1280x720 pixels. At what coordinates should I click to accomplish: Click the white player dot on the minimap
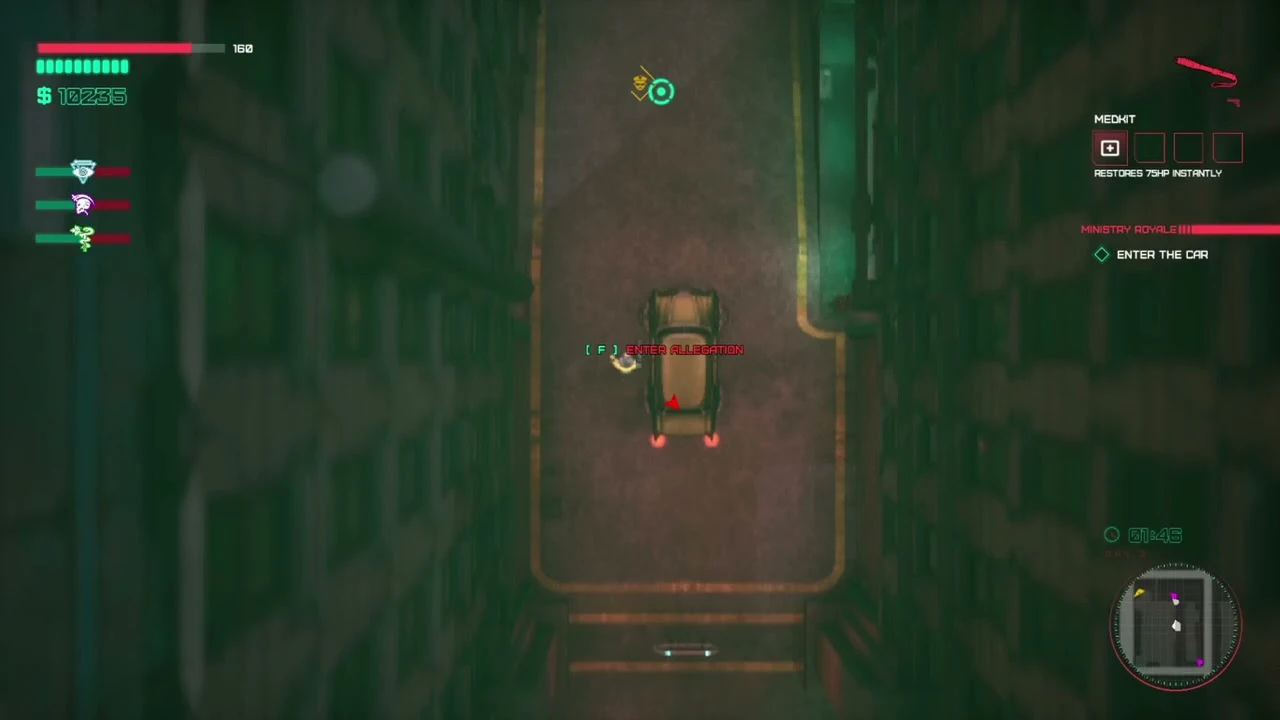[x=1176, y=625]
